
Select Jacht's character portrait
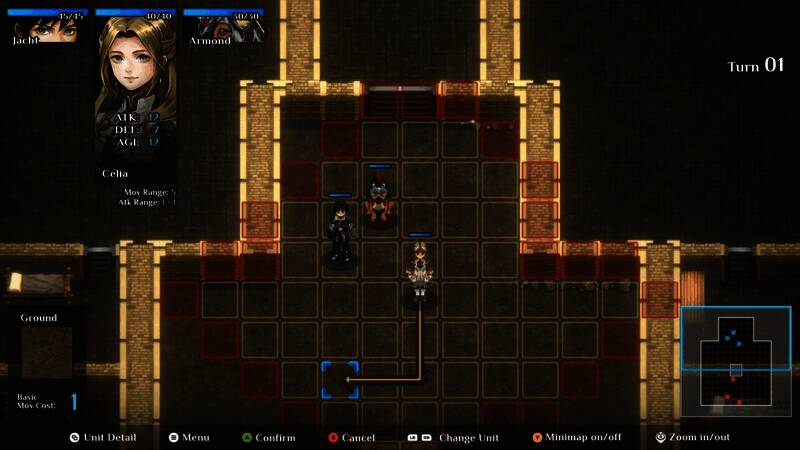(44, 27)
